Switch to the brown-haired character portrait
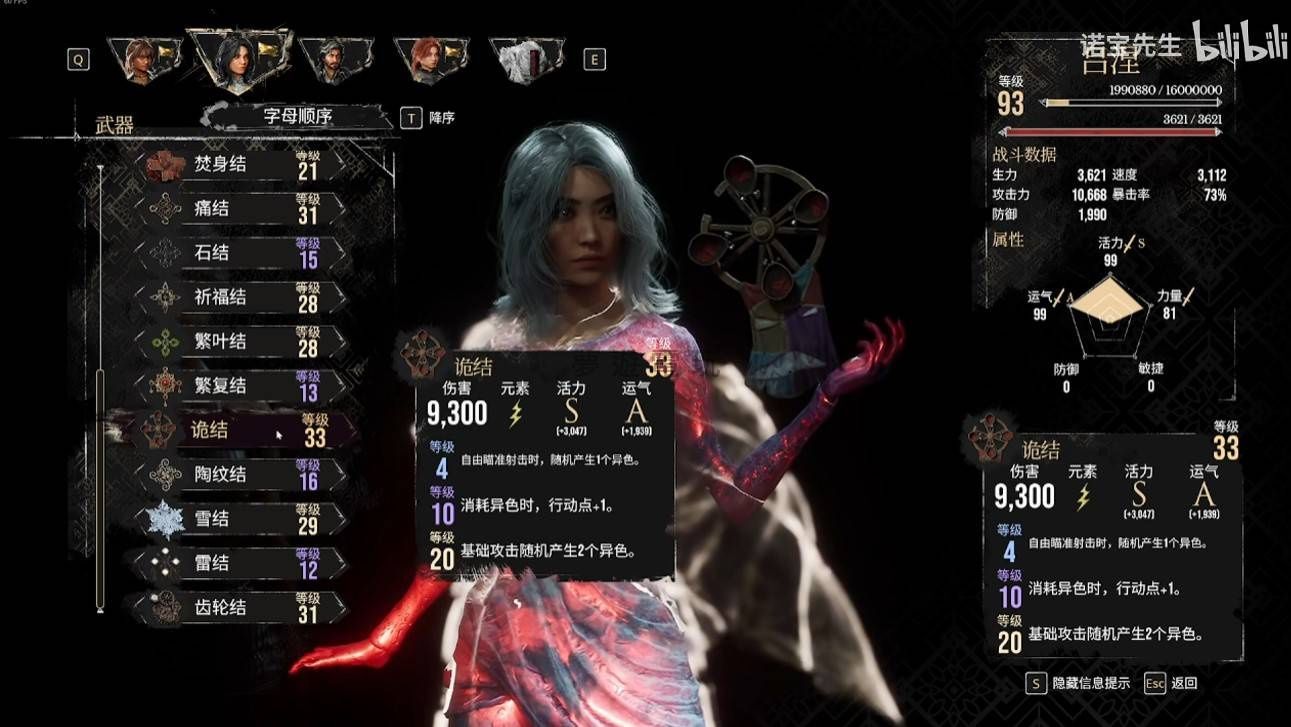Viewport: 1291px width, 727px height. click(141, 60)
